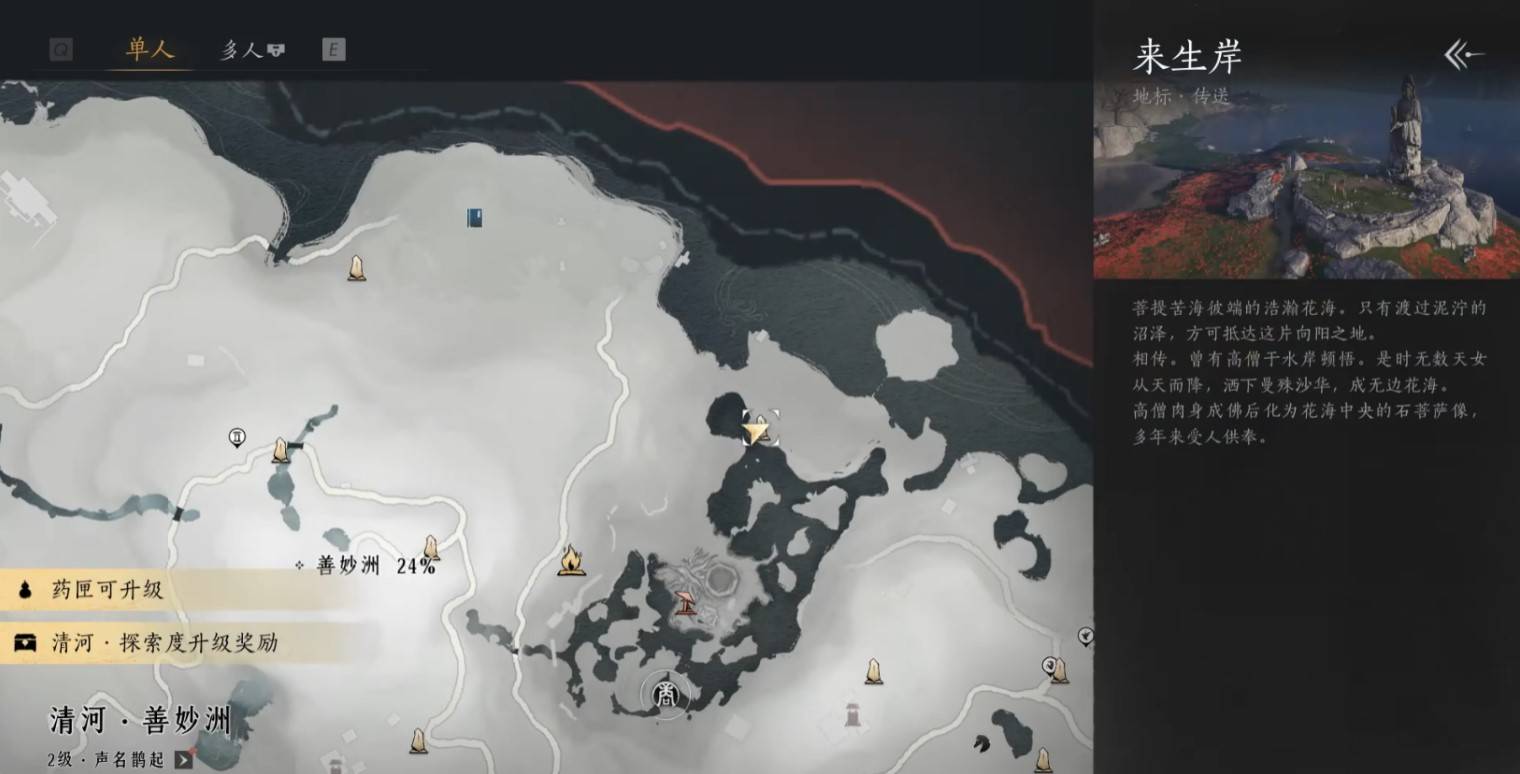This screenshot has width=1520, height=774.
Task: Open the 药匣可升级 notification
Action: point(107,590)
